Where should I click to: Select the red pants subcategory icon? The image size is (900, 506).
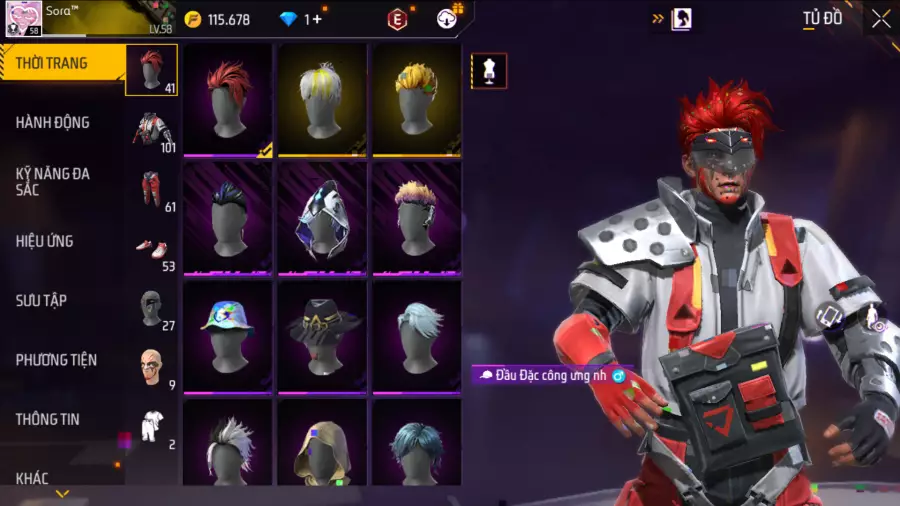pyautogui.click(x=152, y=188)
